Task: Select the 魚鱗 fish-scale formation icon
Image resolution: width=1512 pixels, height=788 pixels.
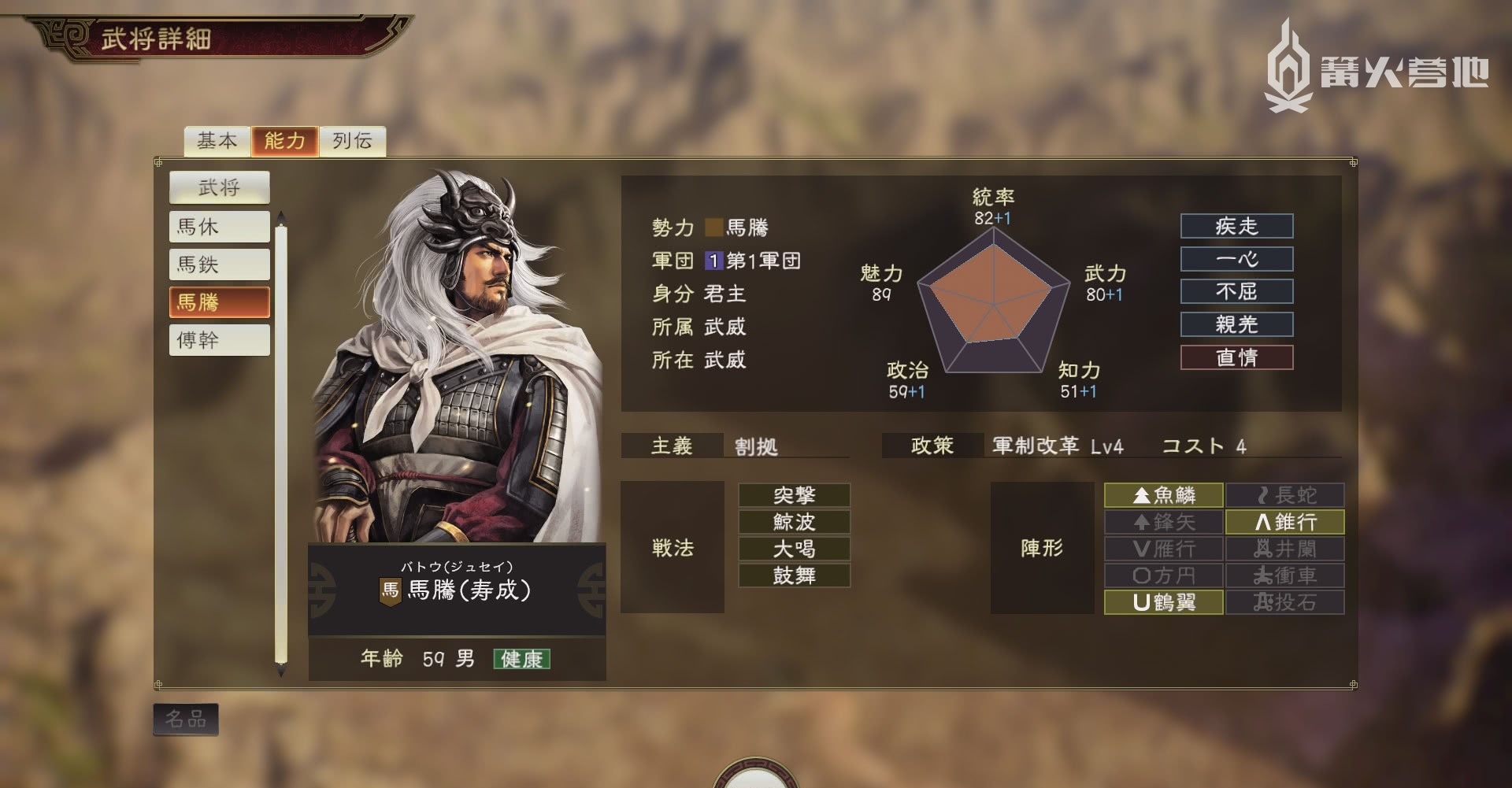Action: tap(1164, 494)
